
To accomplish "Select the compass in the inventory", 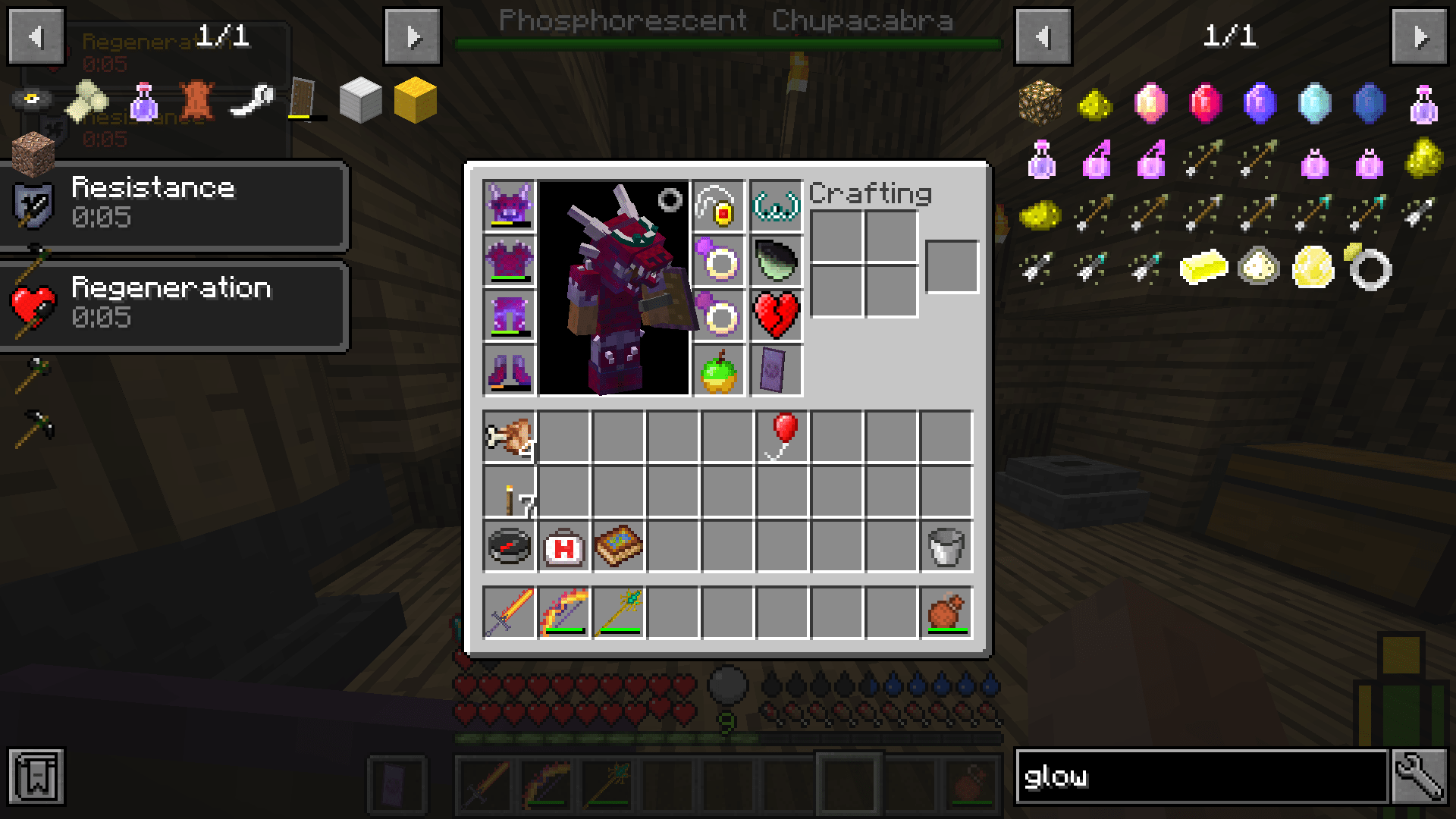I will click(x=510, y=548).
